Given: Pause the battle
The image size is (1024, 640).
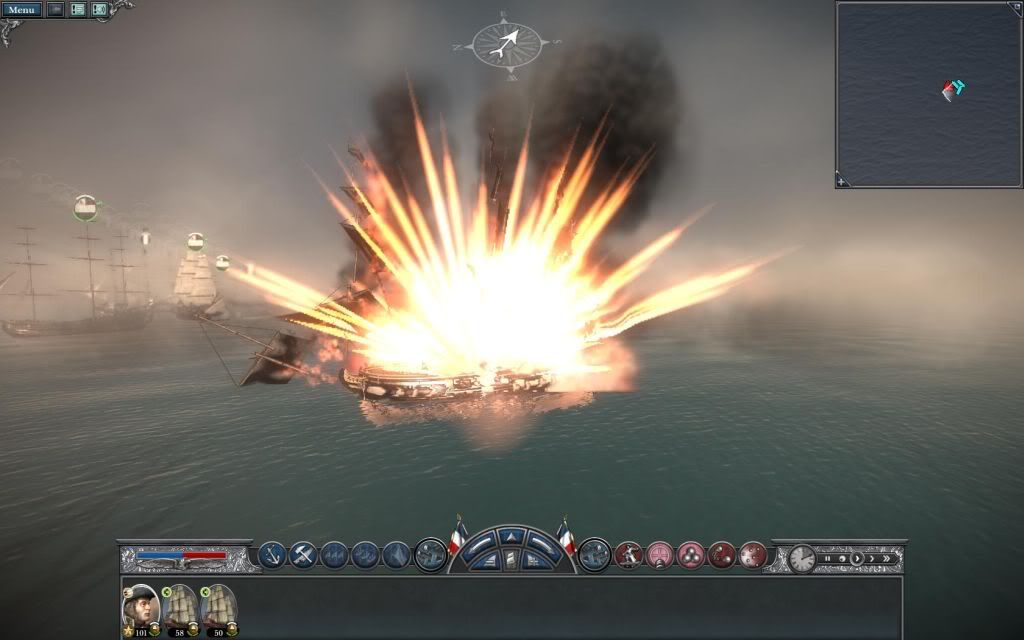Looking at the screenshot, I should (x=828, y=558).
